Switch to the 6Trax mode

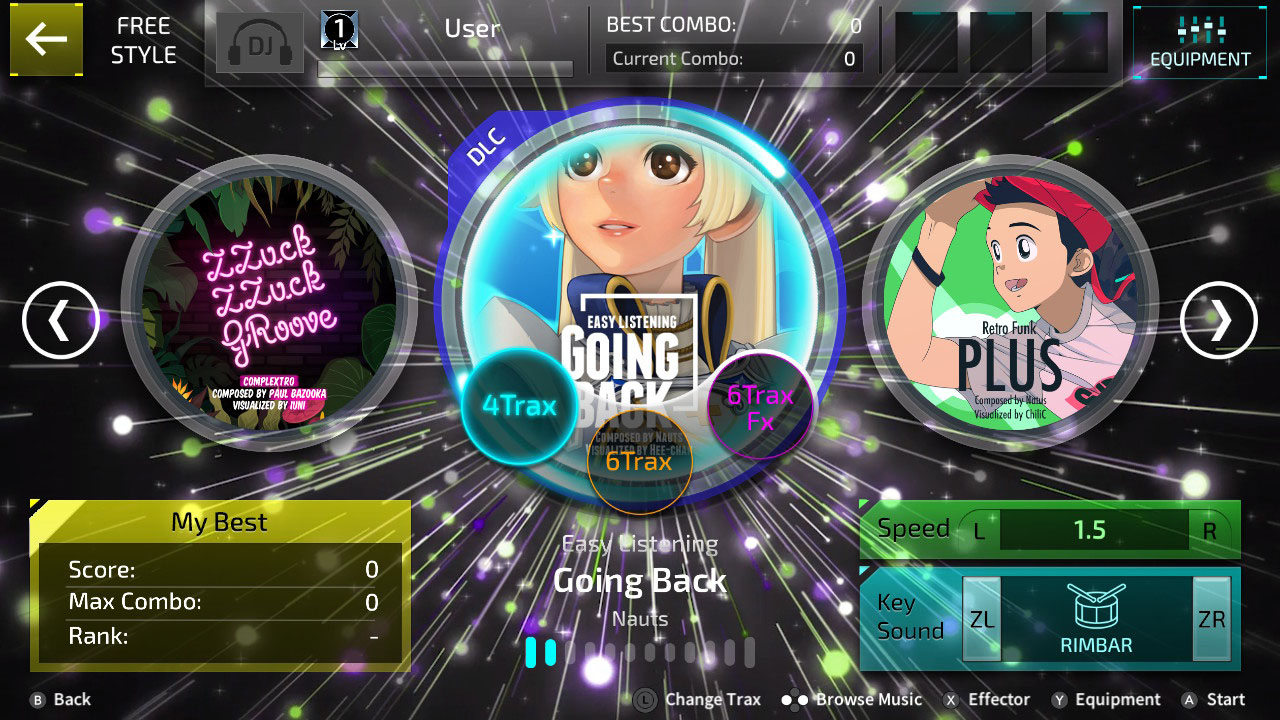point(641,462)
